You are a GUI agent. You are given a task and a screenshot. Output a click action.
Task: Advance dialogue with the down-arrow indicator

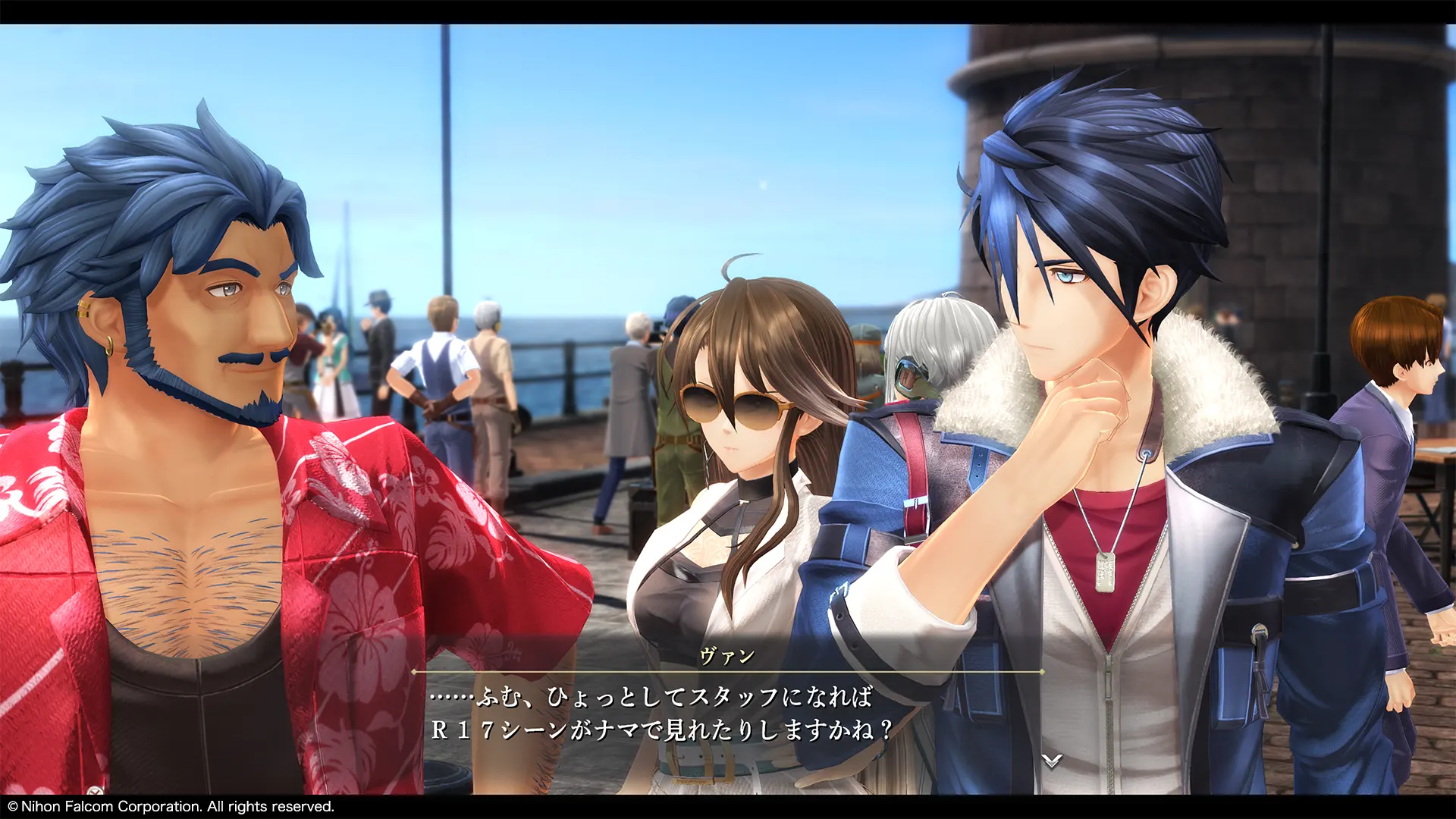[x=1051, y=760]
